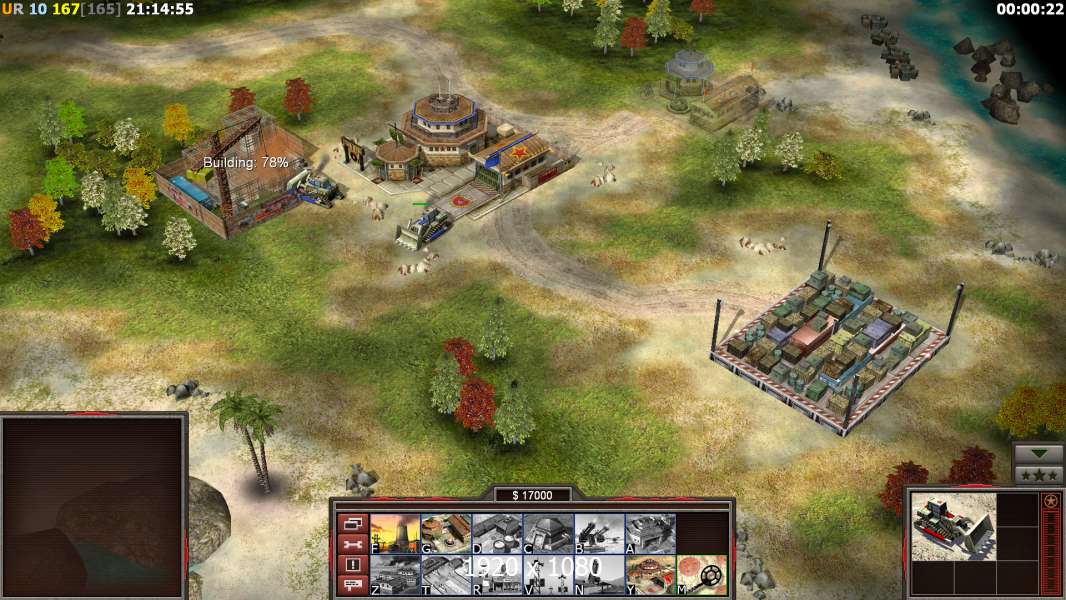The height and width of the screenshot is (600, 1066).
Task: Select the speaker tower build icon marked V
Action: point(548,575)
